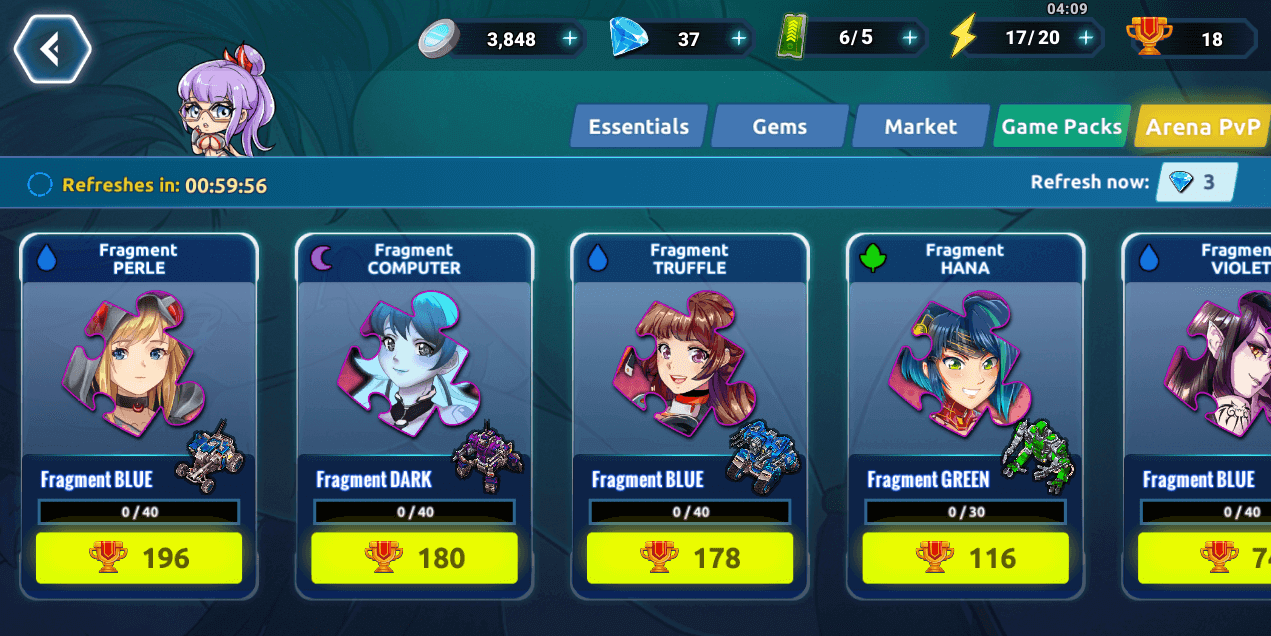Switch to the Essentials tab

(x=638, y=127)
